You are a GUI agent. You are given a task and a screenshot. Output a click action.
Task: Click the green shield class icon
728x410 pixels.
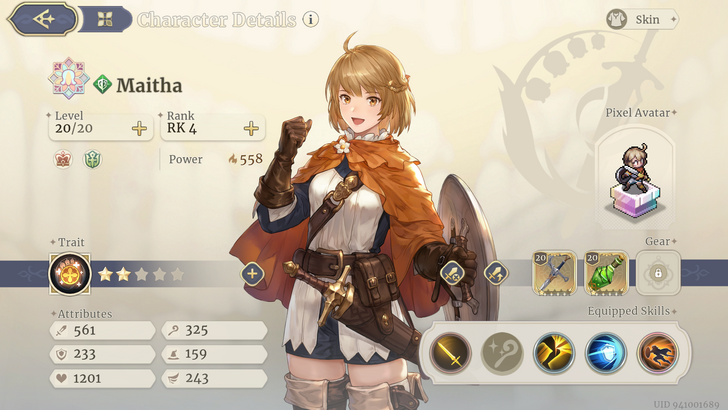92,159
